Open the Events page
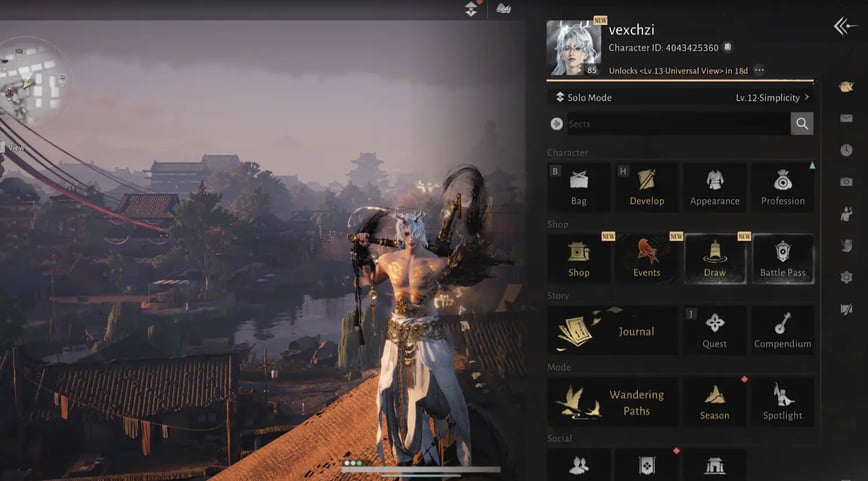Screen dimensions: 868x481 click(x=646, y=259)
